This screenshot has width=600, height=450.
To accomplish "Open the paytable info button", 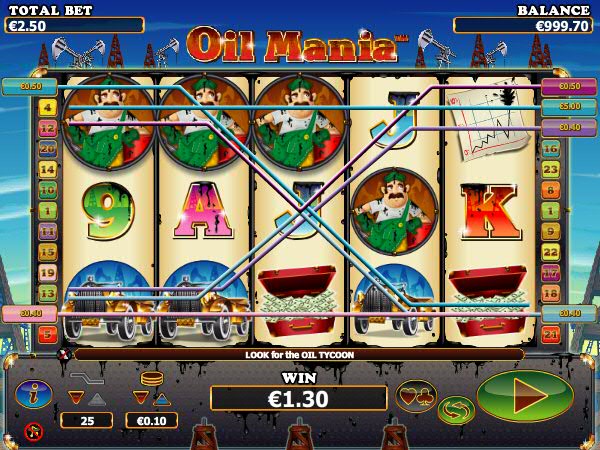I will (33, 395).
